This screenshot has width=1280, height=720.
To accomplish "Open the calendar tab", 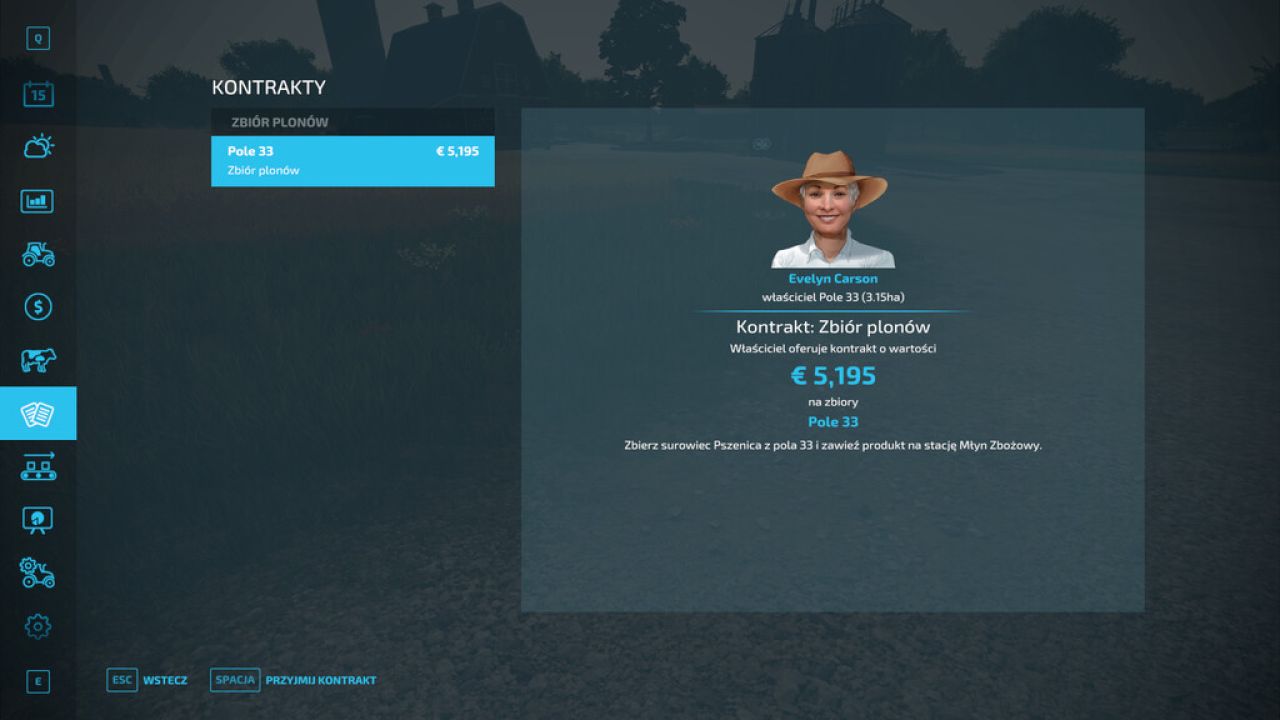I will coord(38,95).
